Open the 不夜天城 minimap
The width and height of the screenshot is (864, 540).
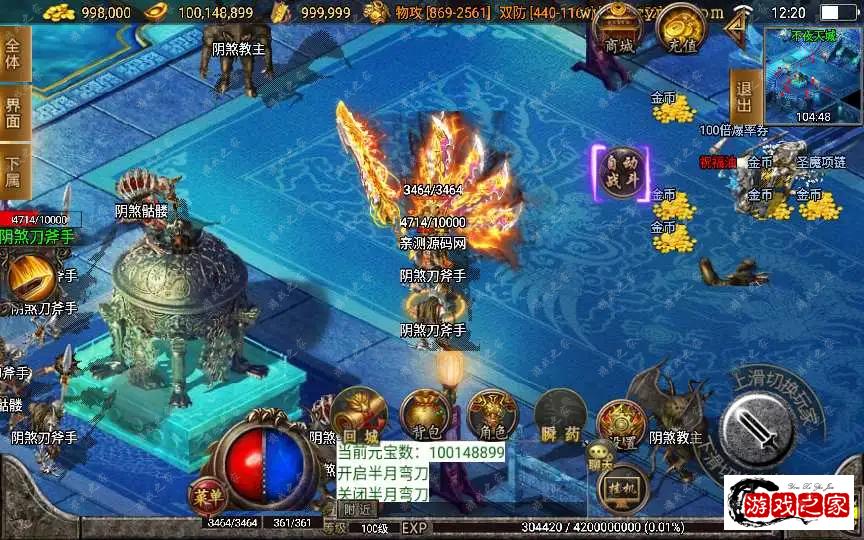tap(811, 74)
